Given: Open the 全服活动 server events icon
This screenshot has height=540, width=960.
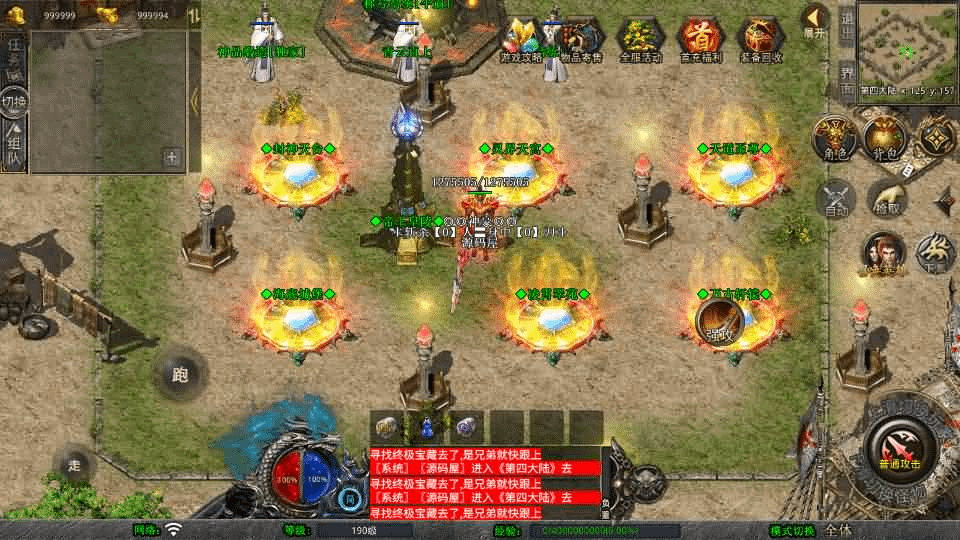Looking at the screenshot, I should coord(642,40).
